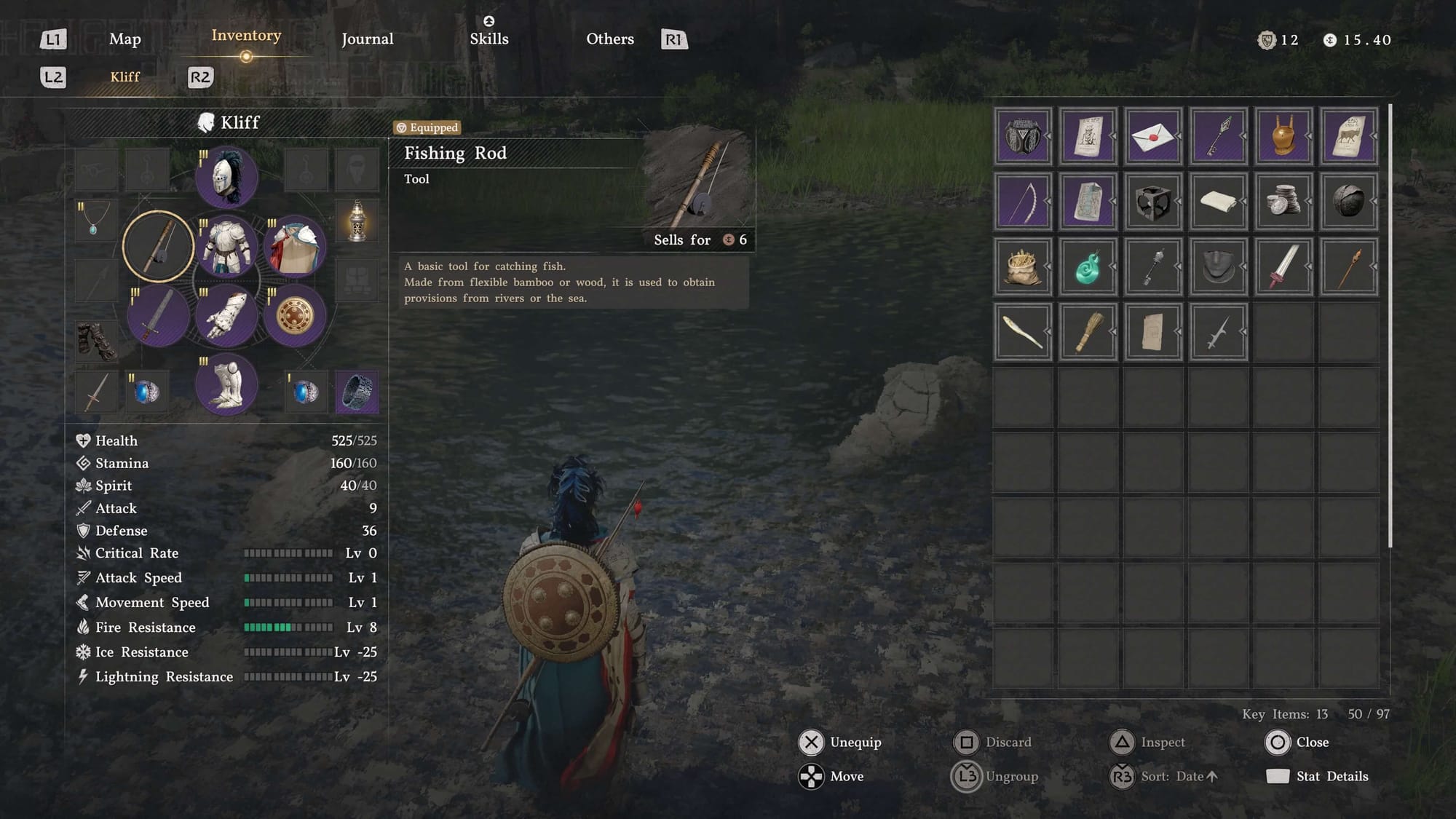Select the equipped plumed helmet slot

click(226, 176)
